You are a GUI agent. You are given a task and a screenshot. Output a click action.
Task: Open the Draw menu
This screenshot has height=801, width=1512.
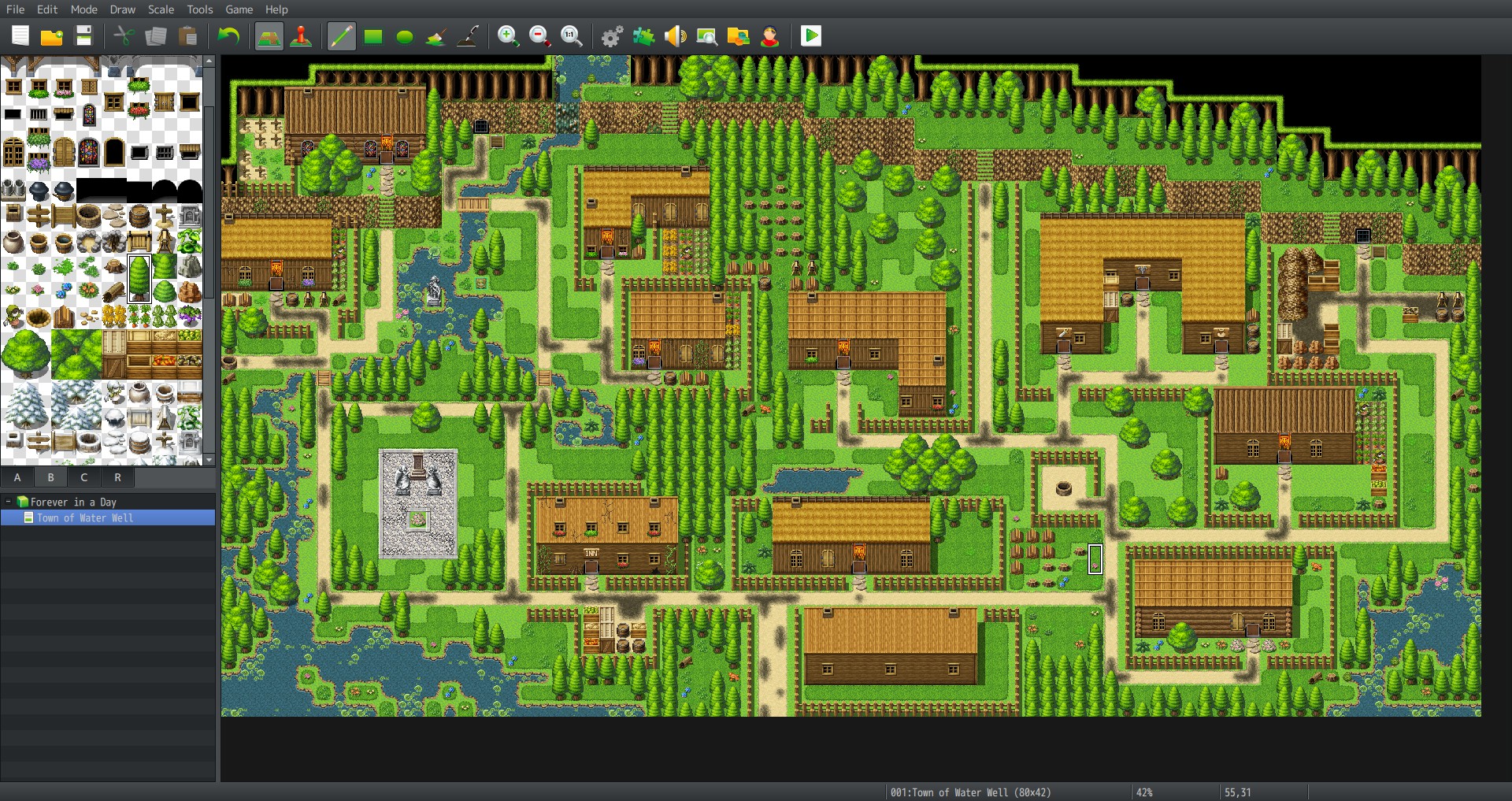coord(122,9)
